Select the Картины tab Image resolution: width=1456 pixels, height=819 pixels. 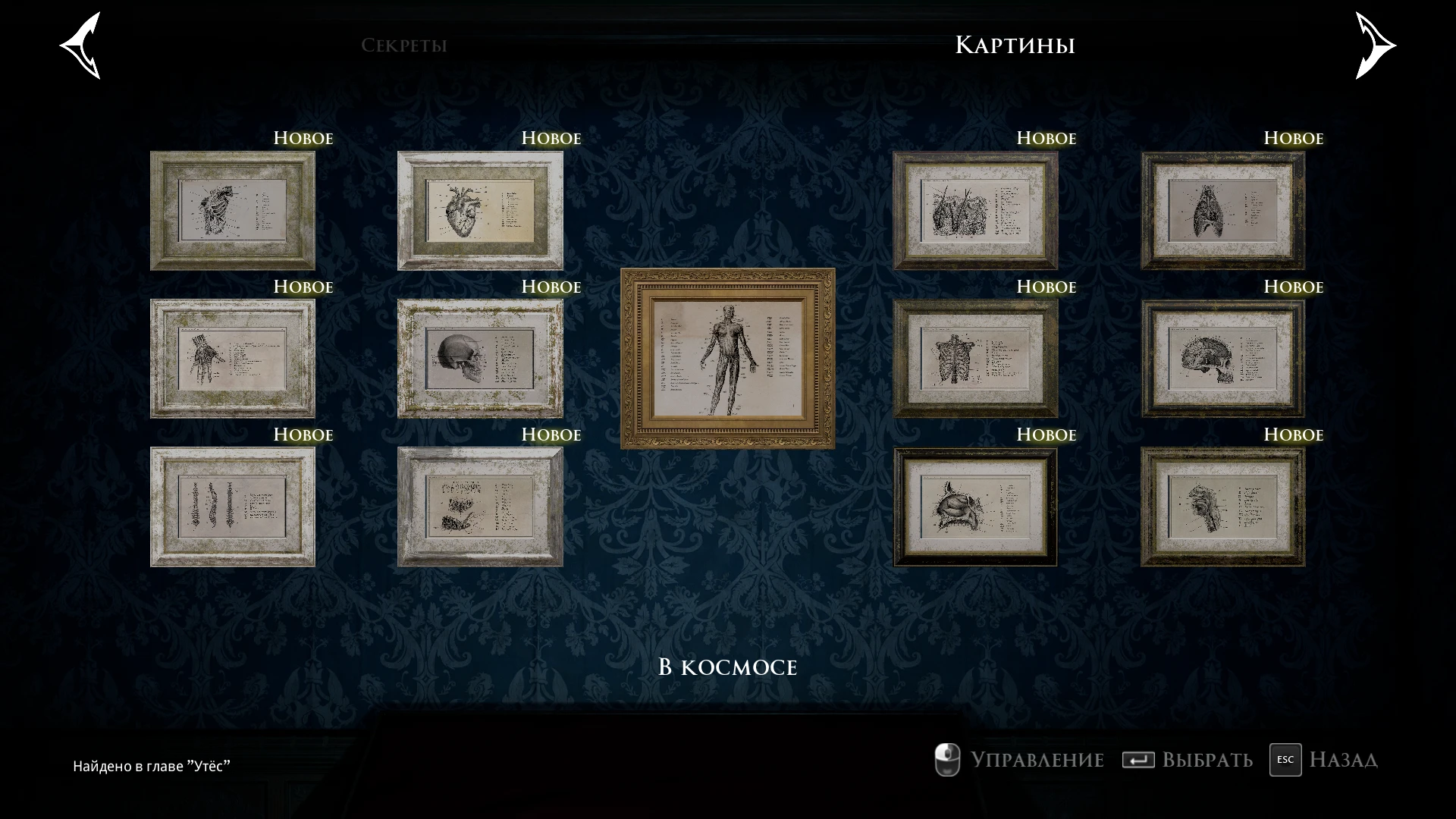click(x=1015, y=45)
